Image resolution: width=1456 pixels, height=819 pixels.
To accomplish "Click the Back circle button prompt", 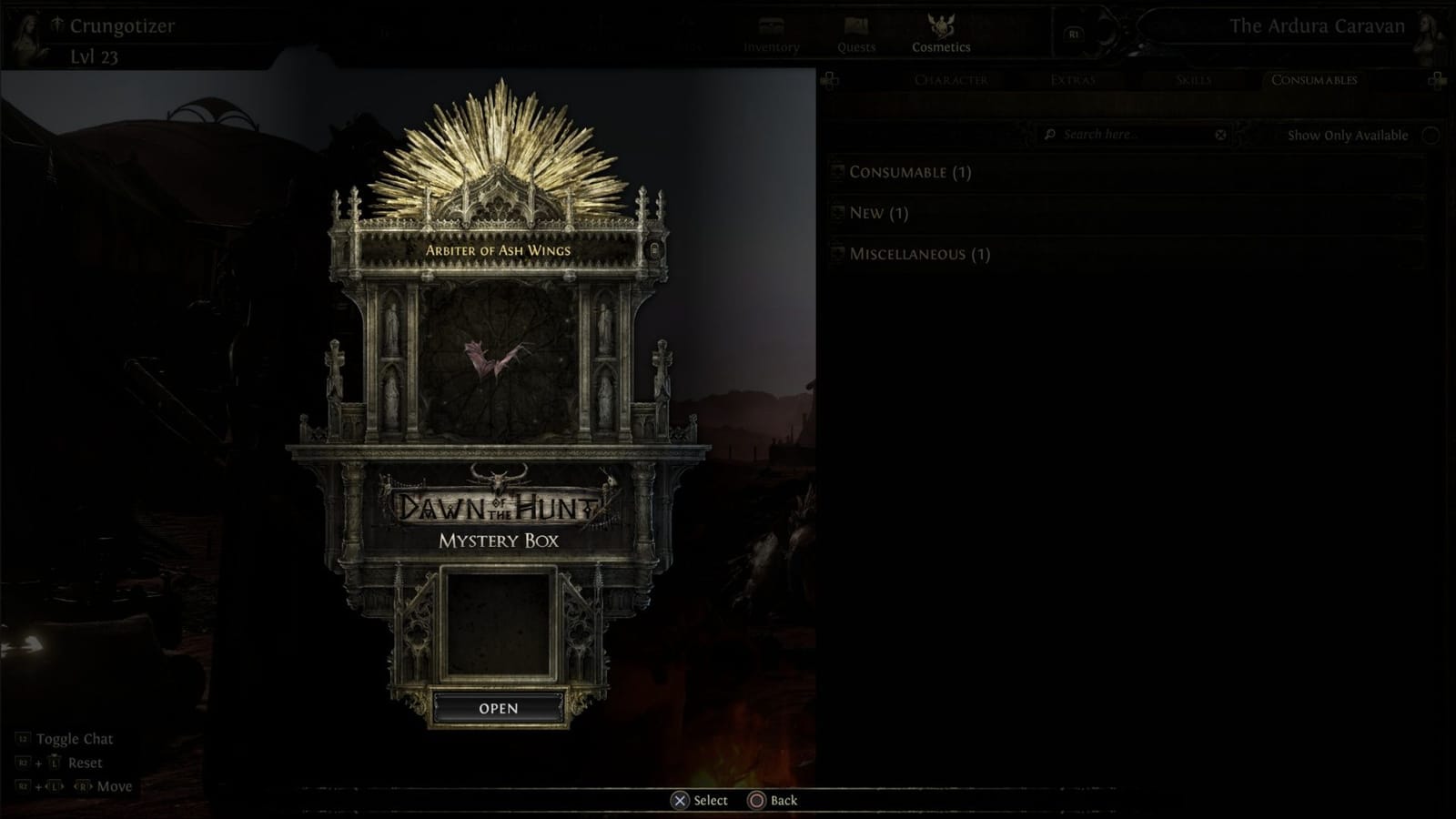I will [x=757, y=800].
